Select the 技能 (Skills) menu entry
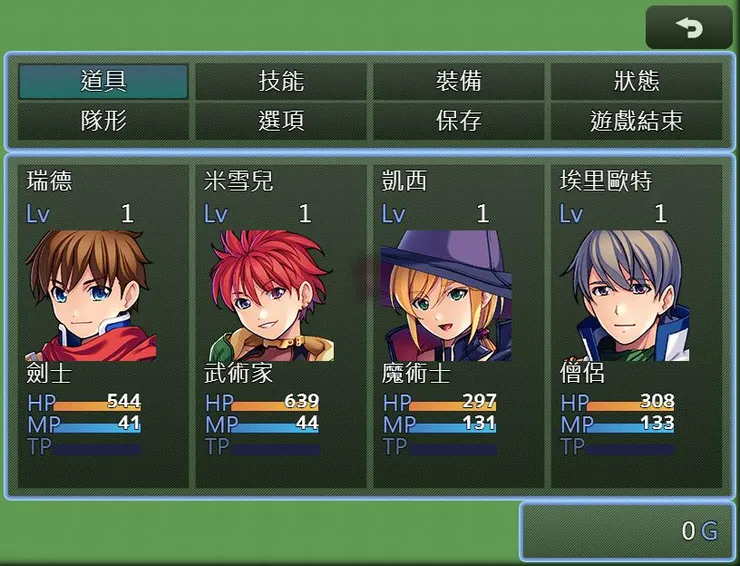This screenshot has height=566, width=740. click(281, 82)
